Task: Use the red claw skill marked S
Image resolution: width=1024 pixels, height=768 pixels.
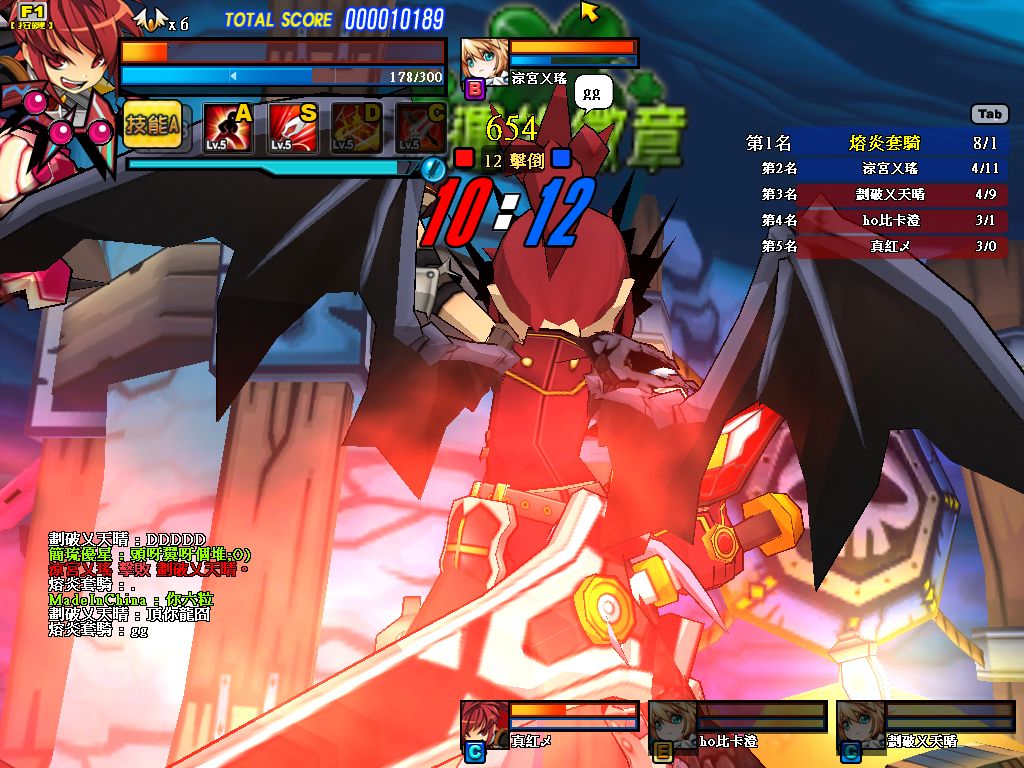Action: [x=293, y=128]
